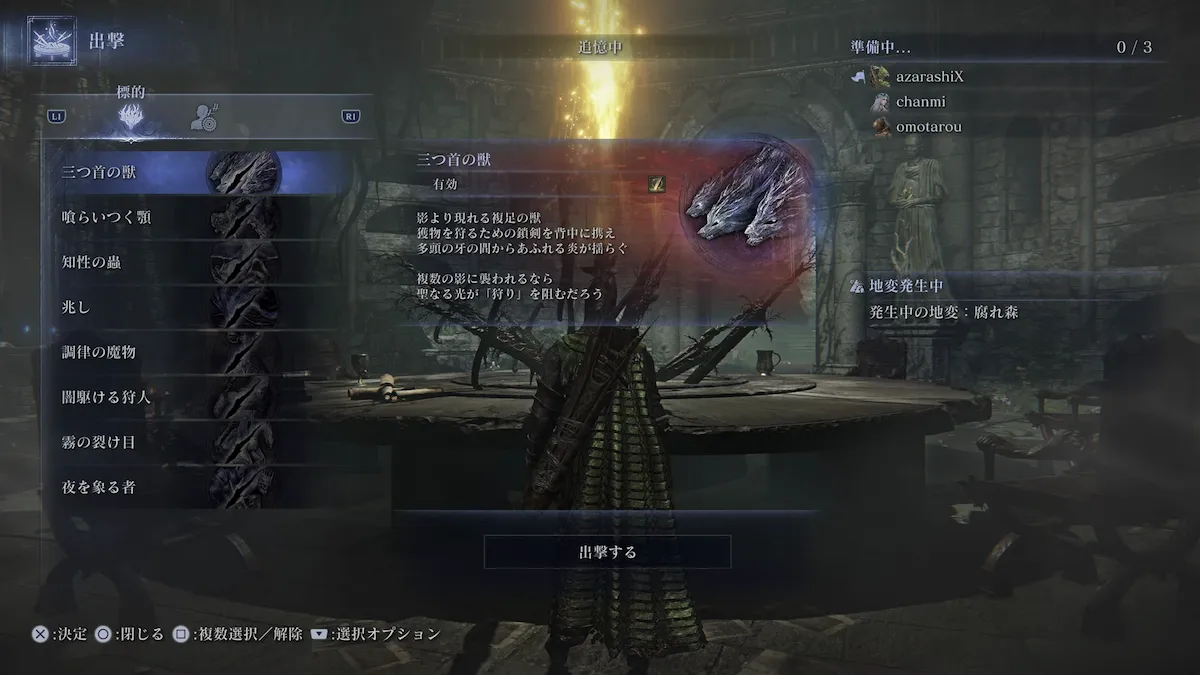The height and width of the screenshot is (675, 1200).
Task: Pick the 兆し target entry
Action: tap(200, 307)
